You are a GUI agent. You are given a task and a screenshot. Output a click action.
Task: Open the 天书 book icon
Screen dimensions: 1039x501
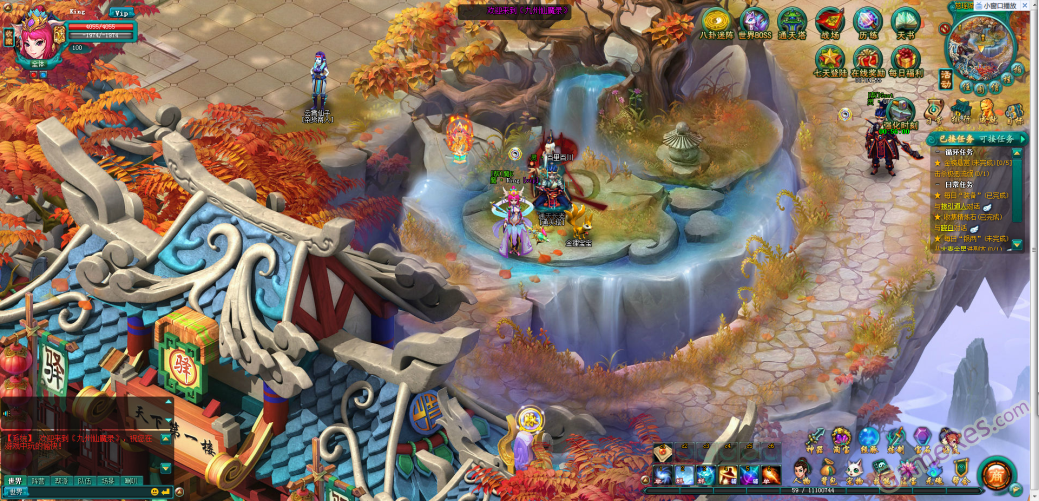click(x=905, y=22)
